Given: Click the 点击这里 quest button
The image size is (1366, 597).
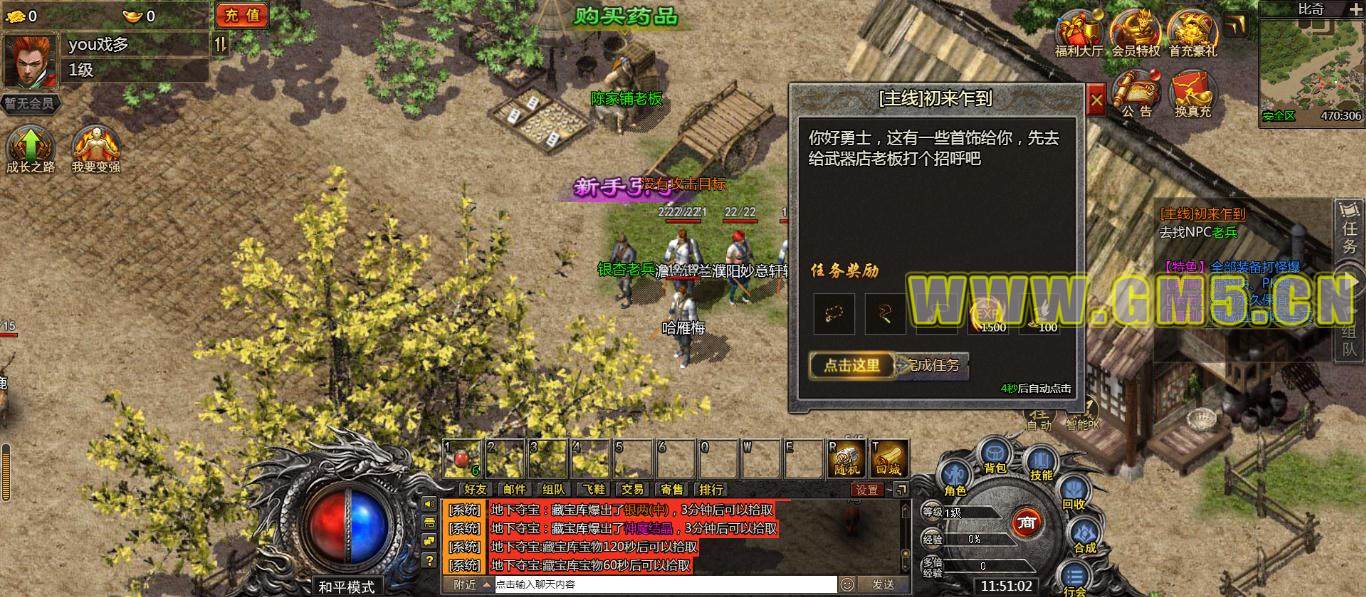Looking at the screenshot, I should click(852, 366).
